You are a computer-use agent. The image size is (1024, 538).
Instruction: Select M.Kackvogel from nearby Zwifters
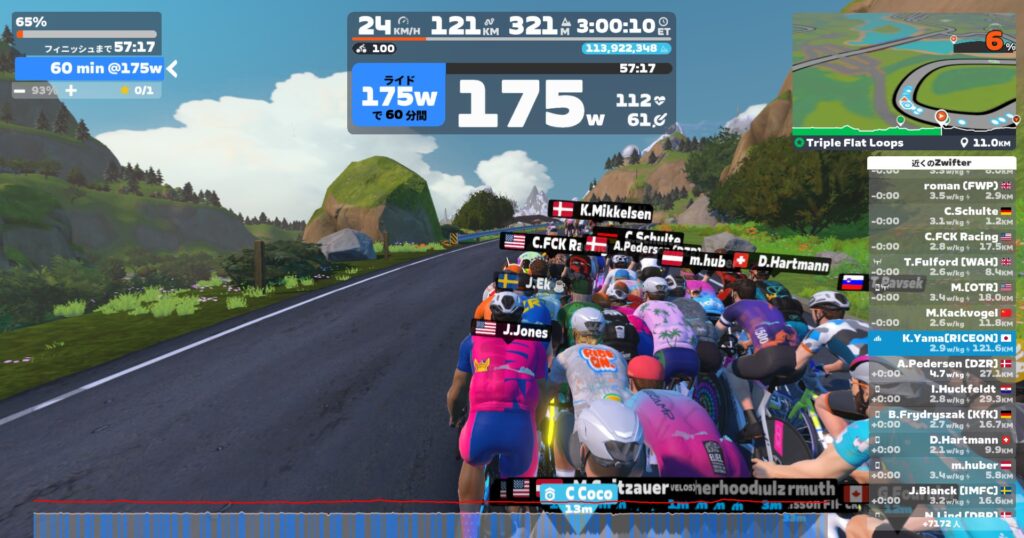pos(941,317)
